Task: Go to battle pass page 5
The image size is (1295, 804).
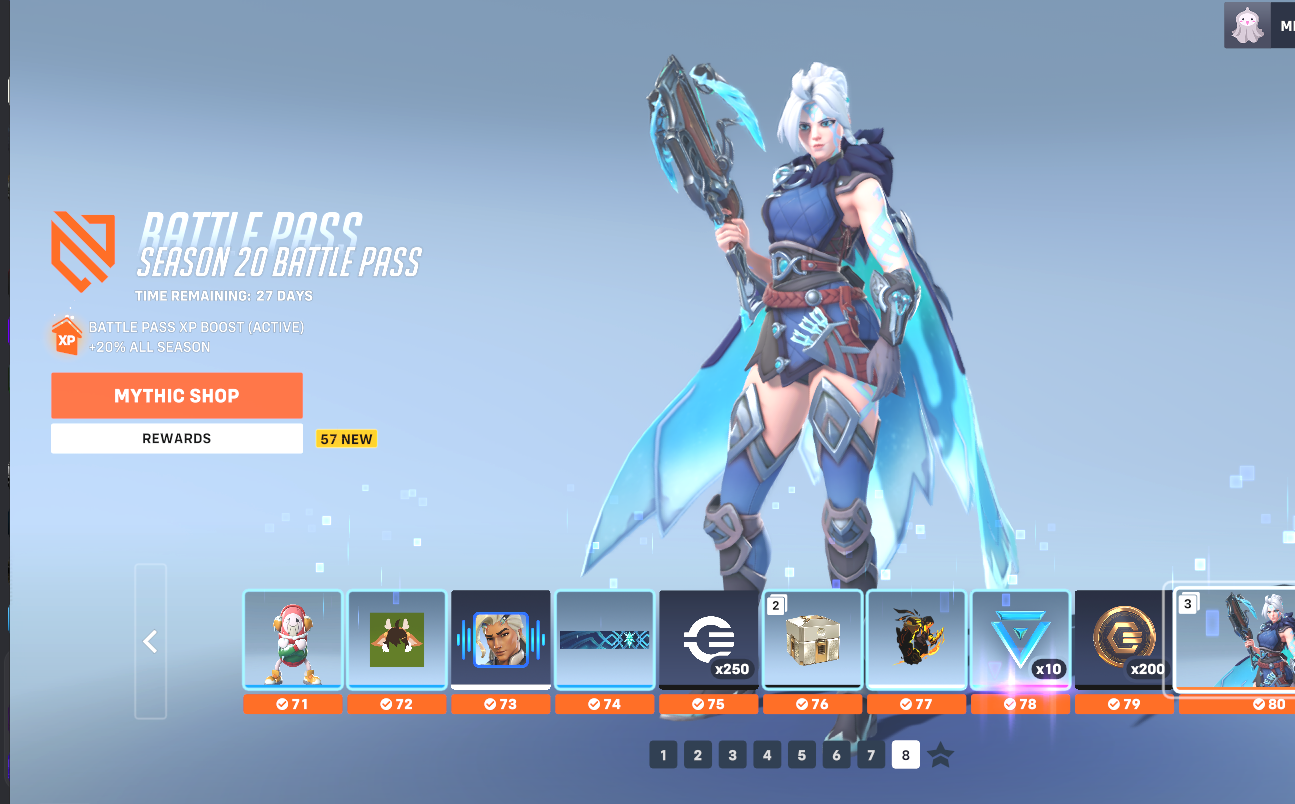Action: tap(802, 755)
